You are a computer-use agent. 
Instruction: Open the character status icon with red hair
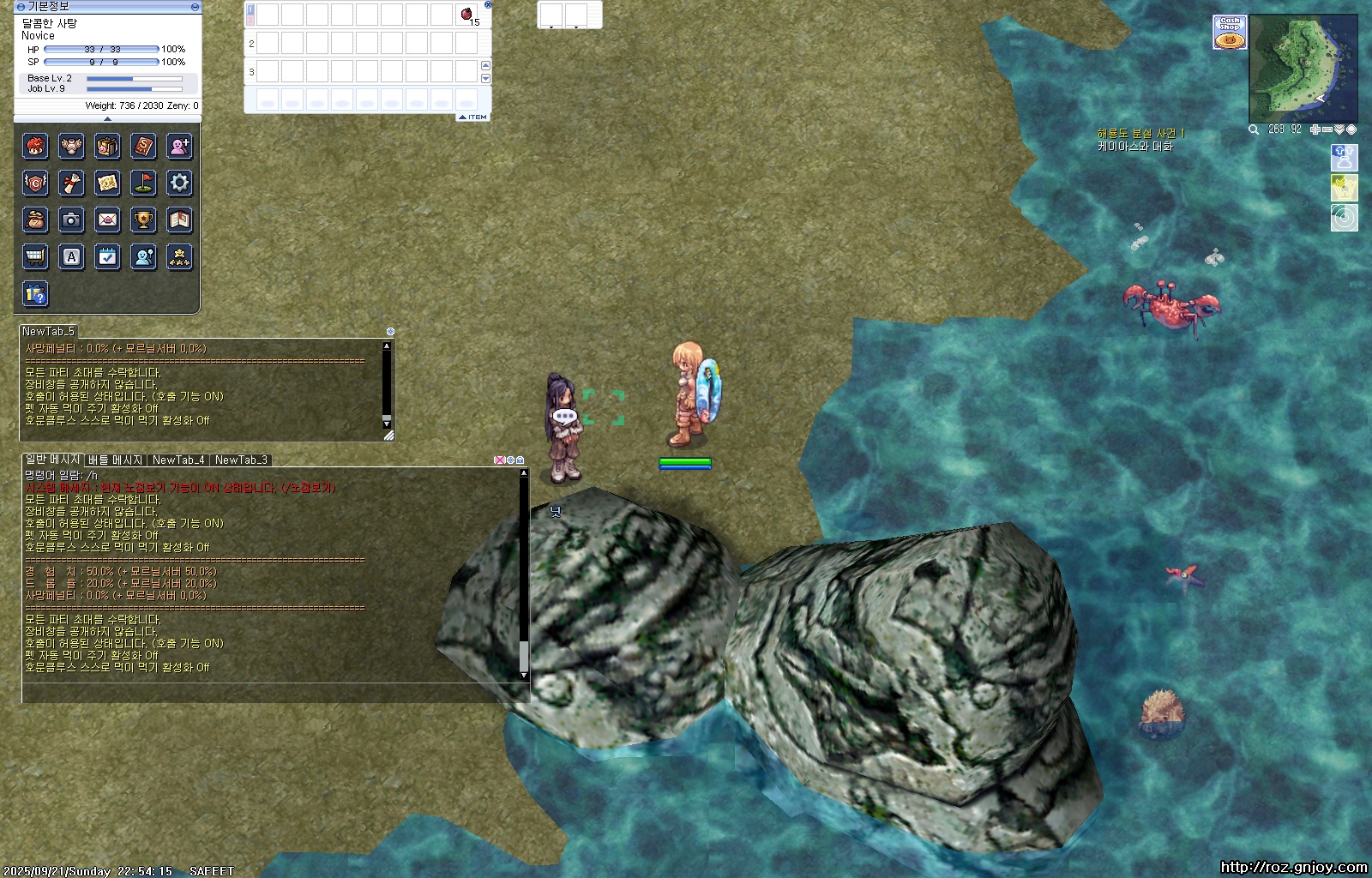coord(35,147)
